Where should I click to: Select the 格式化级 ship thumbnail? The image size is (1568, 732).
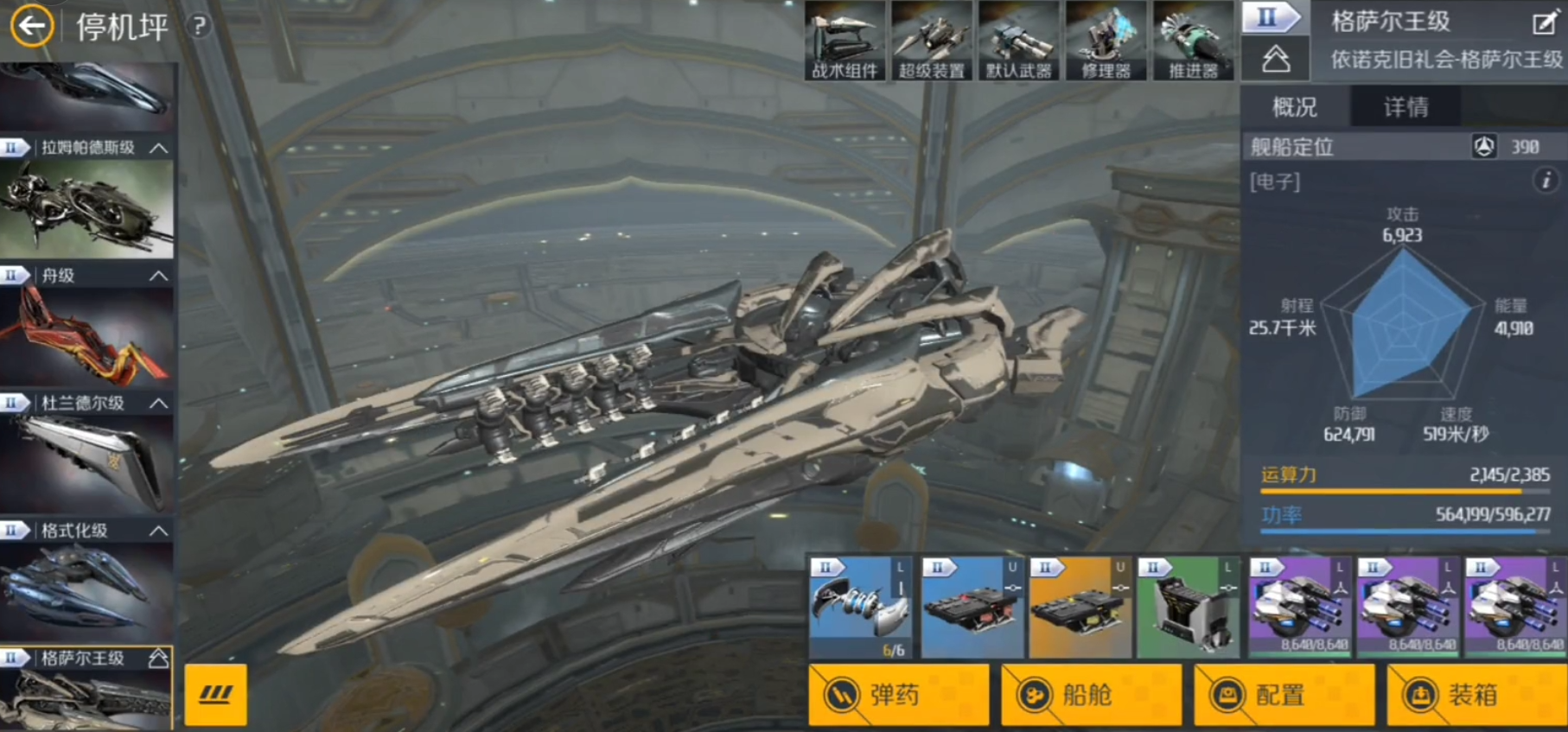(x=86, y=591)
